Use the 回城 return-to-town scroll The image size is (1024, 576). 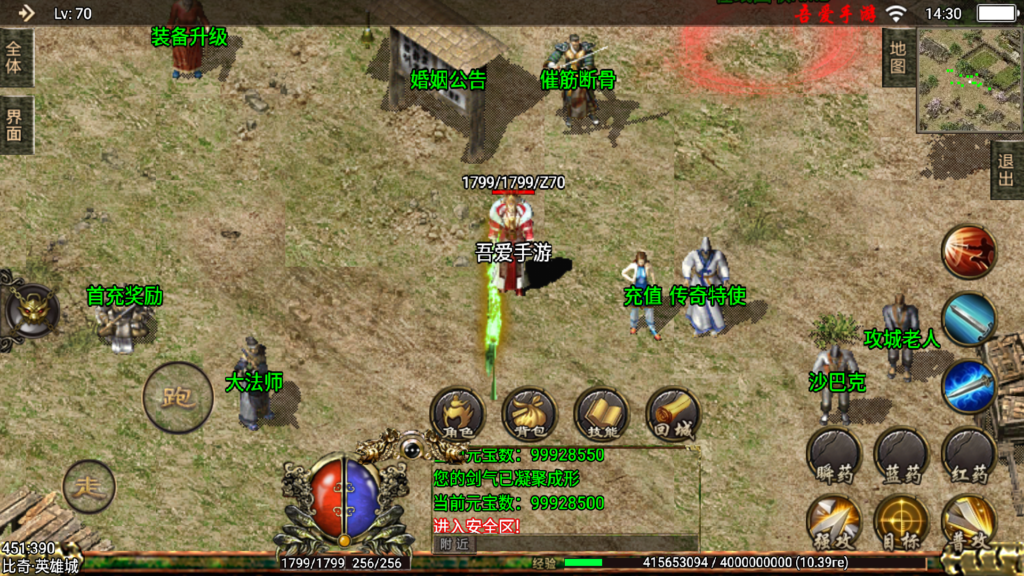pyautogui.click(x=673, y=414)
